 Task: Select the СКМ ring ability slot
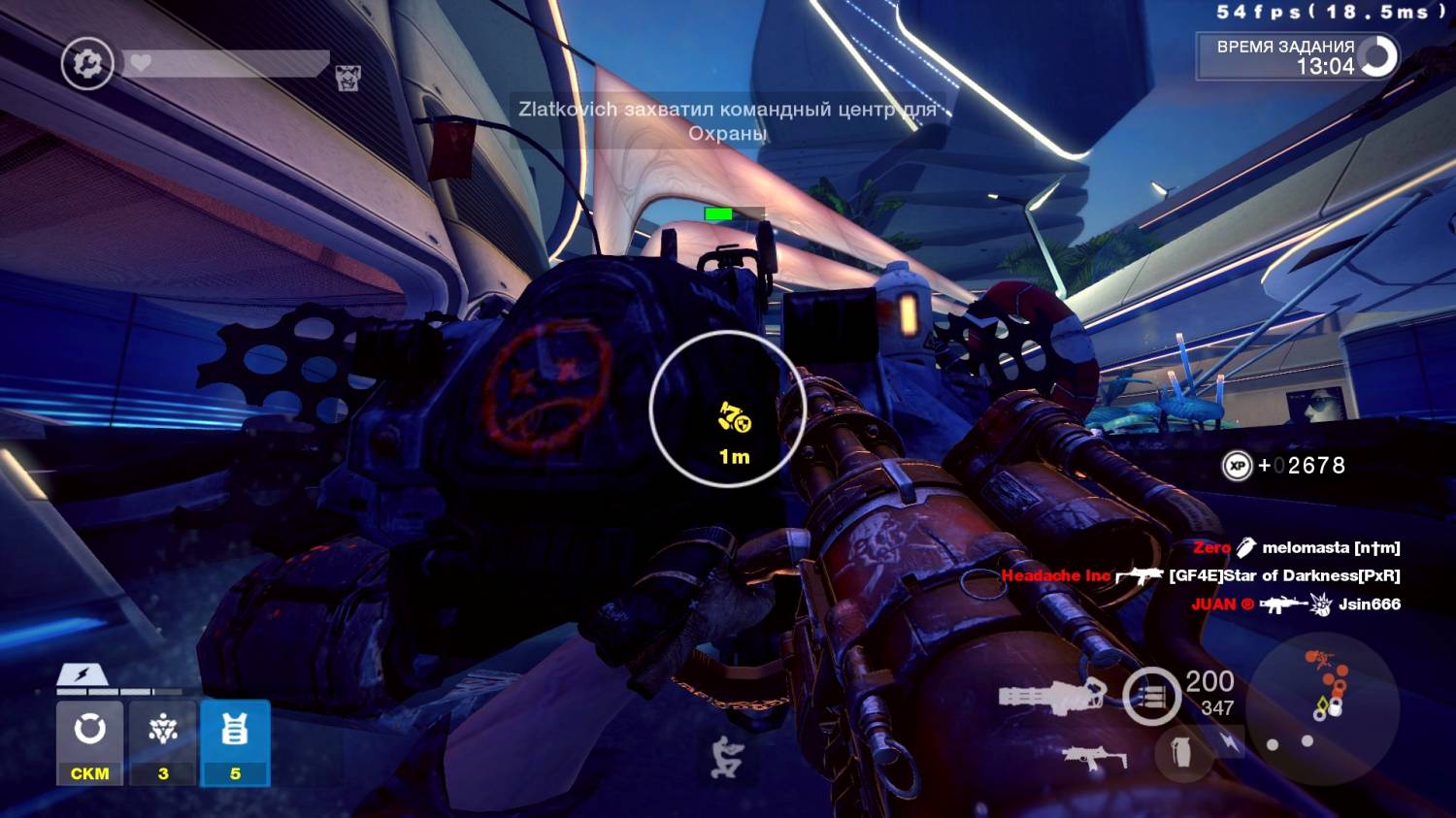pos(89,742)
